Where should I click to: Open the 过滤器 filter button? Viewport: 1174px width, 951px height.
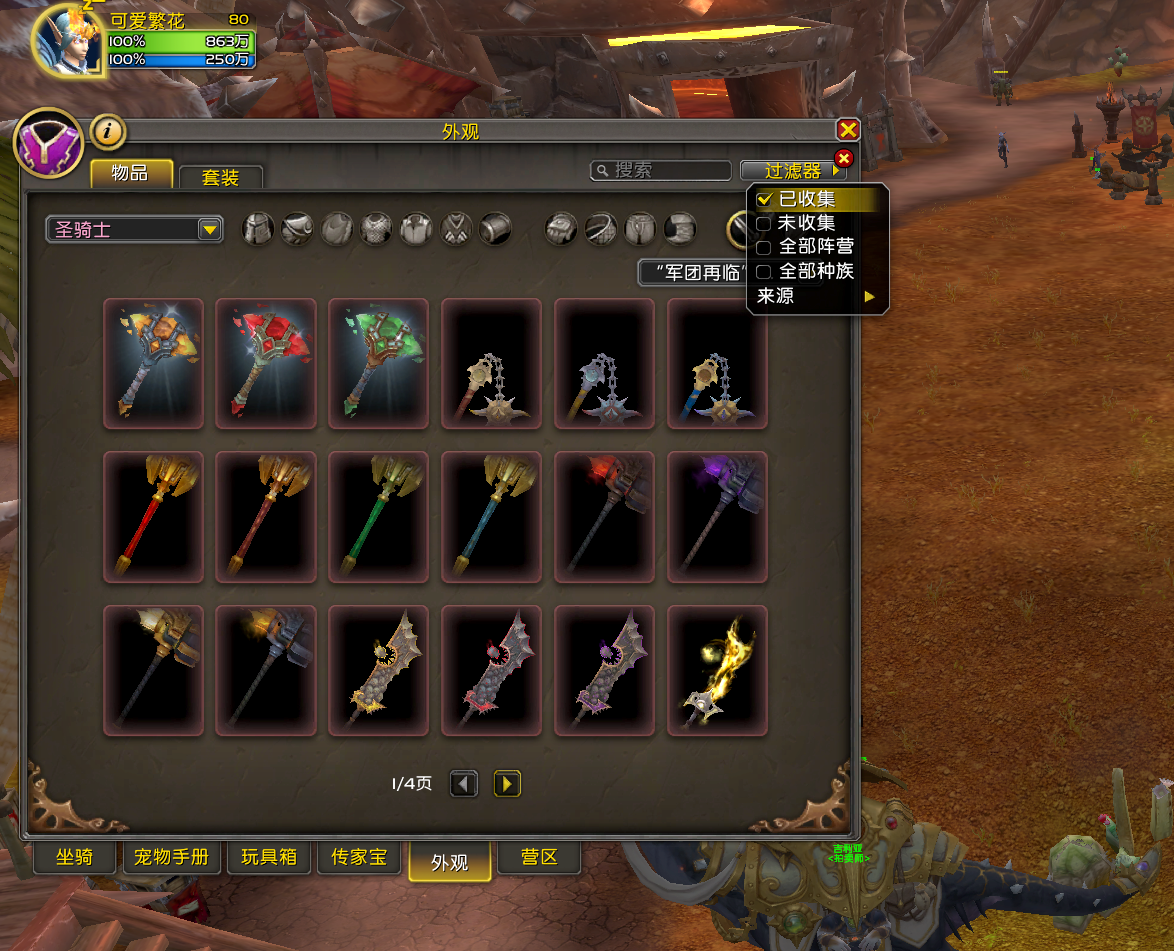pyautogui.click(x=793, y=171)
